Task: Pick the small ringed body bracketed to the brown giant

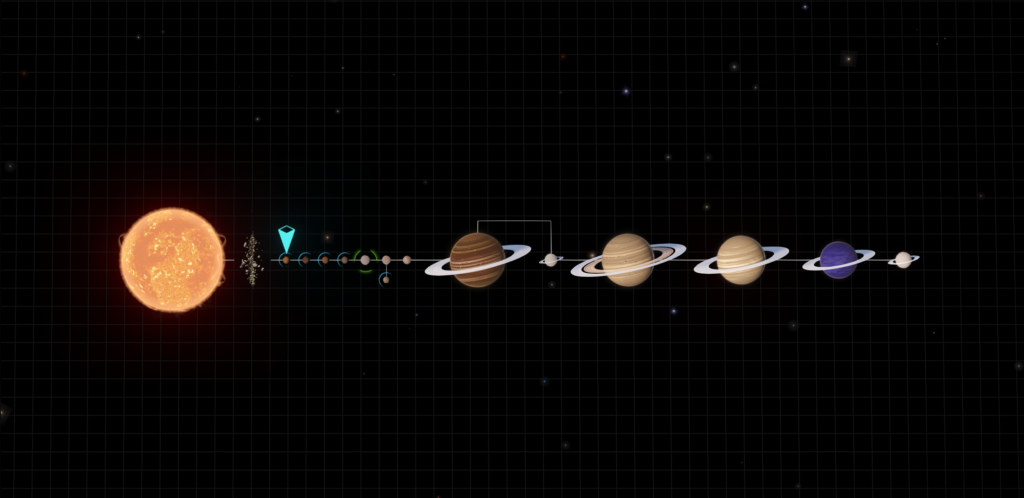Action: point(550,260)
